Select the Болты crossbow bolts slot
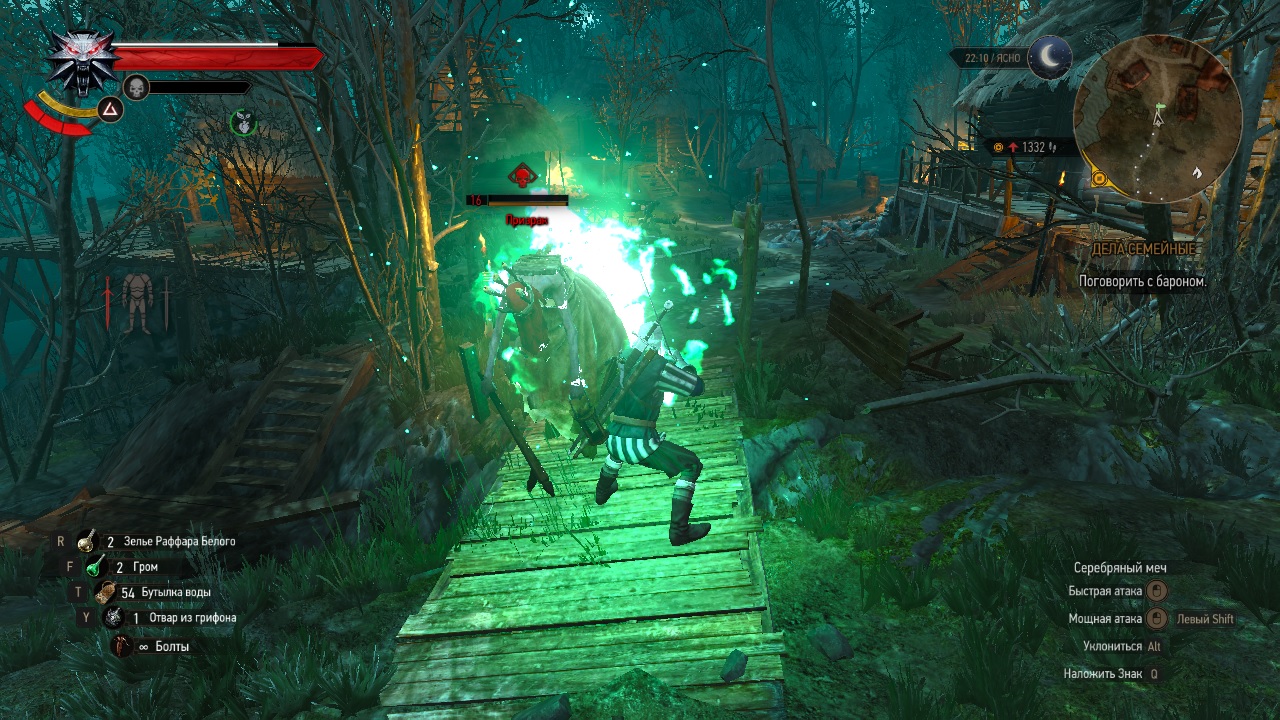This screenshot has width=1280, height=720. tap(121, 646)
